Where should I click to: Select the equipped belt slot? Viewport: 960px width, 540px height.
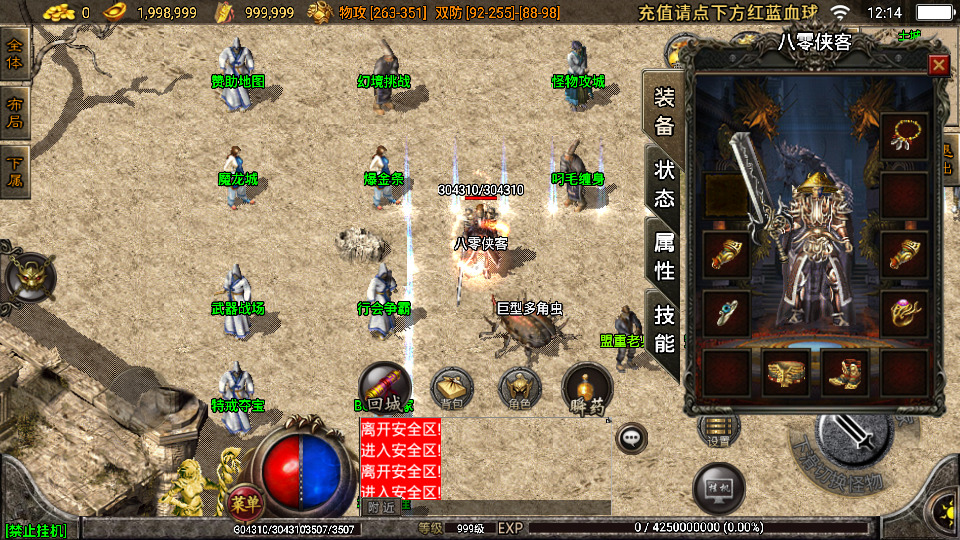pos(786,373)
